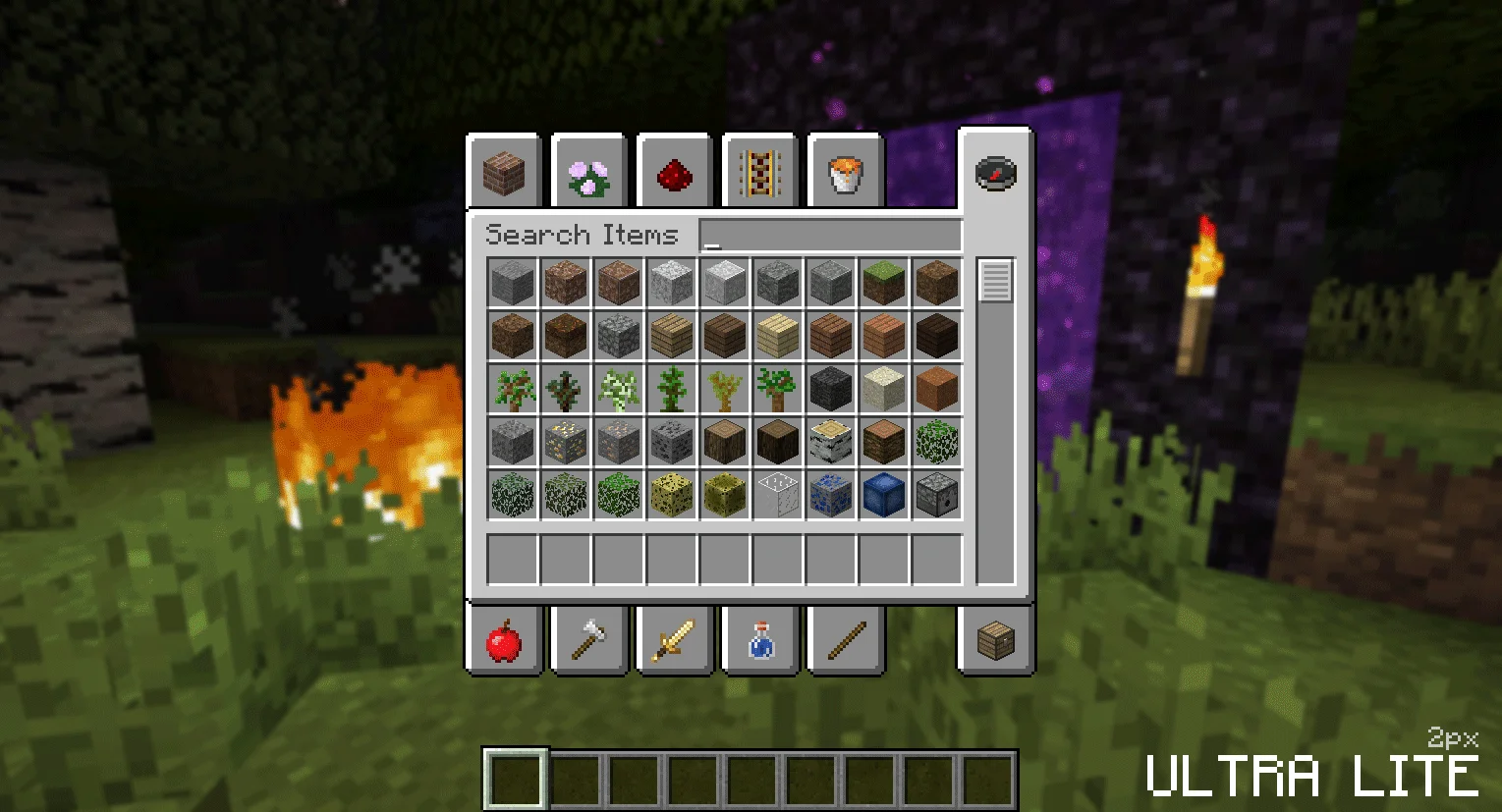Grab the gold ore block
Screen dimensions: 1502x812
566,442
